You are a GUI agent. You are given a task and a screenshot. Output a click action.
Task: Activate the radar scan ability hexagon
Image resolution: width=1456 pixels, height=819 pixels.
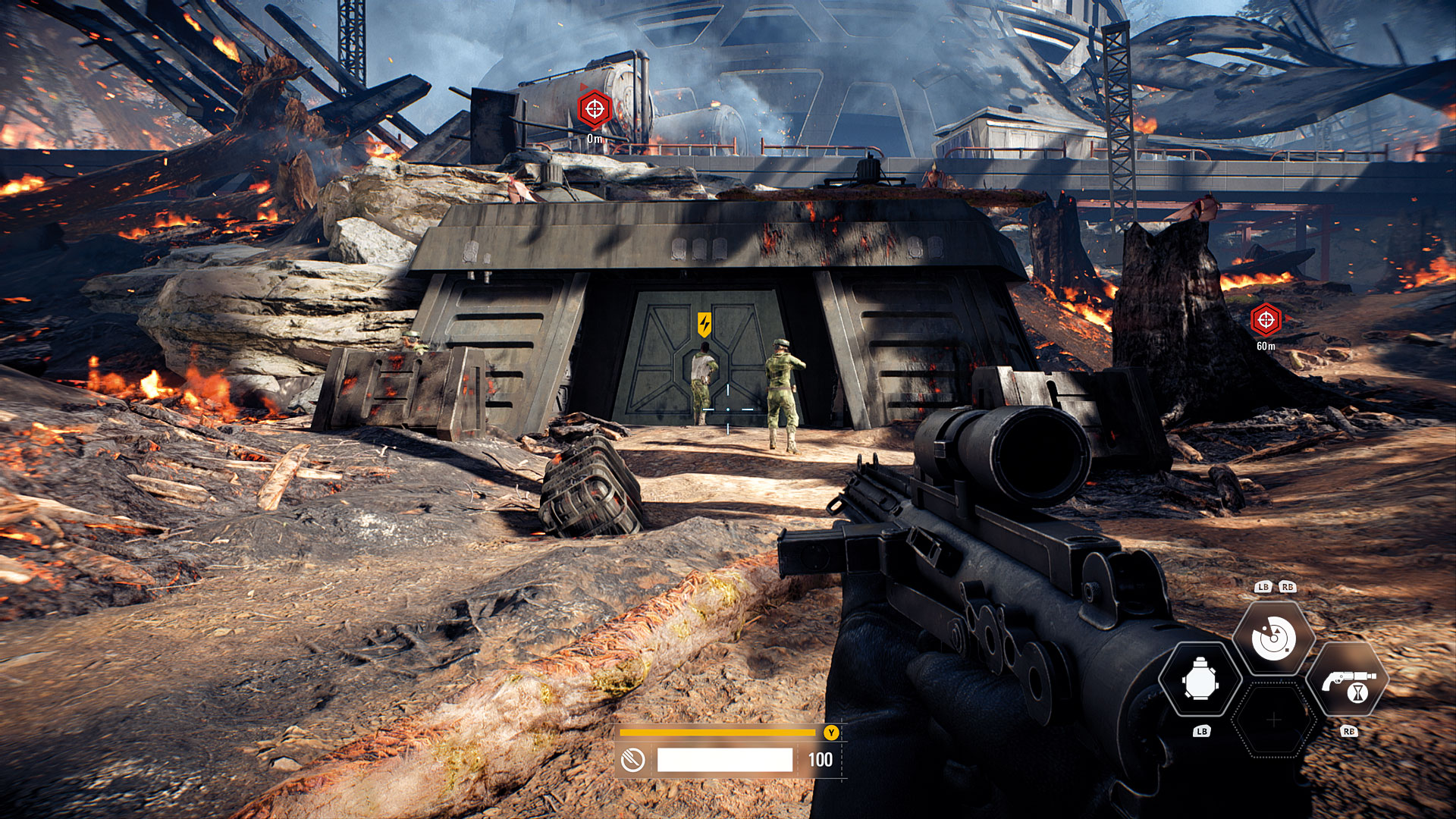1273,639
